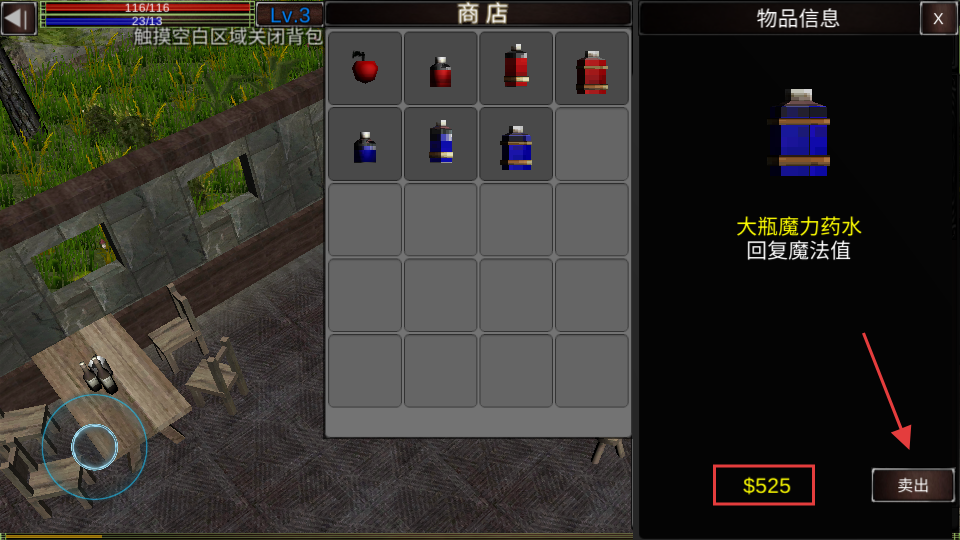Click the 卖出 button
Viewport: 960px width, 540px height.
pos(913,485)
